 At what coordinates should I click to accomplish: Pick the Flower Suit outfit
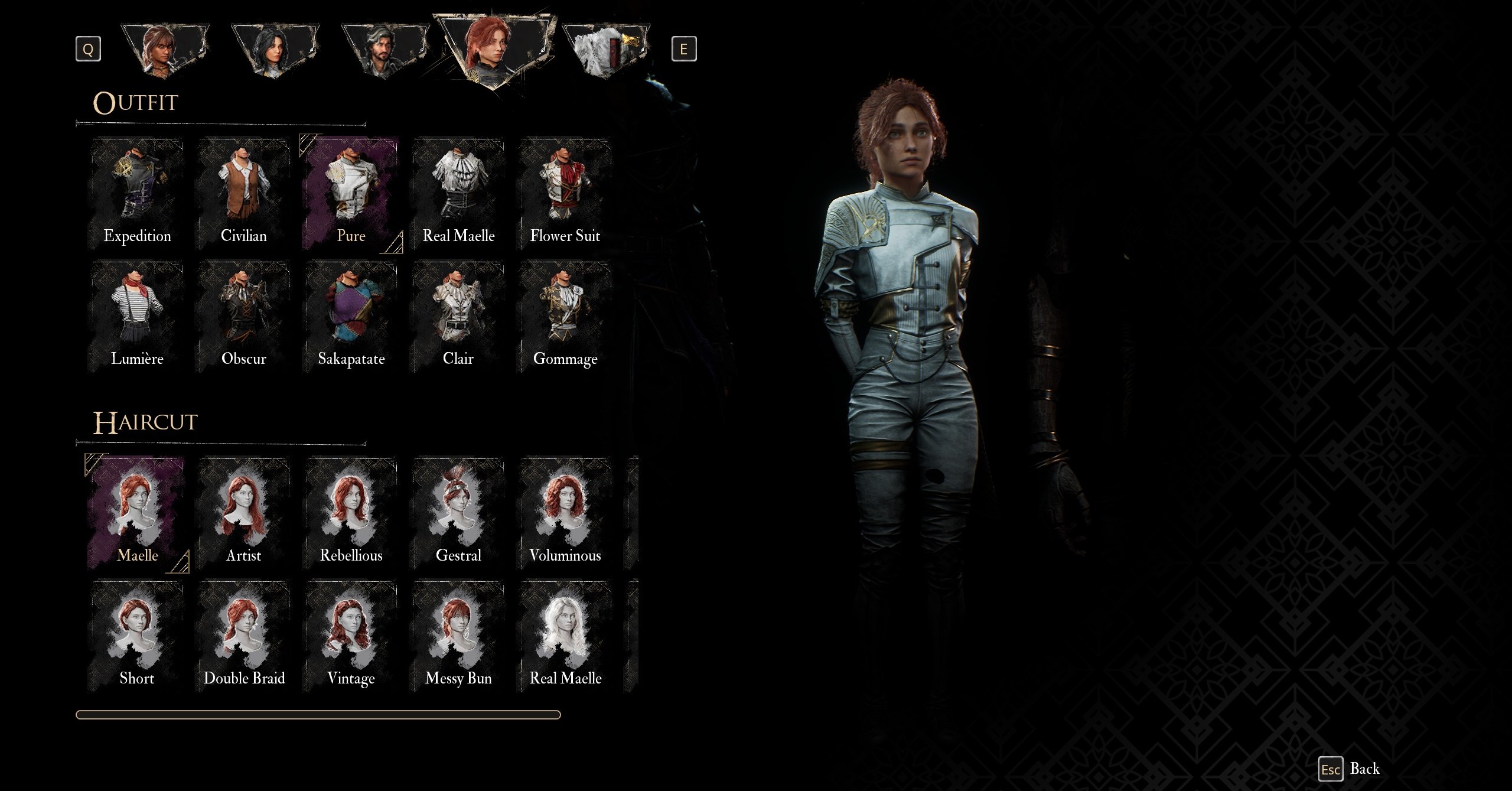565,193
